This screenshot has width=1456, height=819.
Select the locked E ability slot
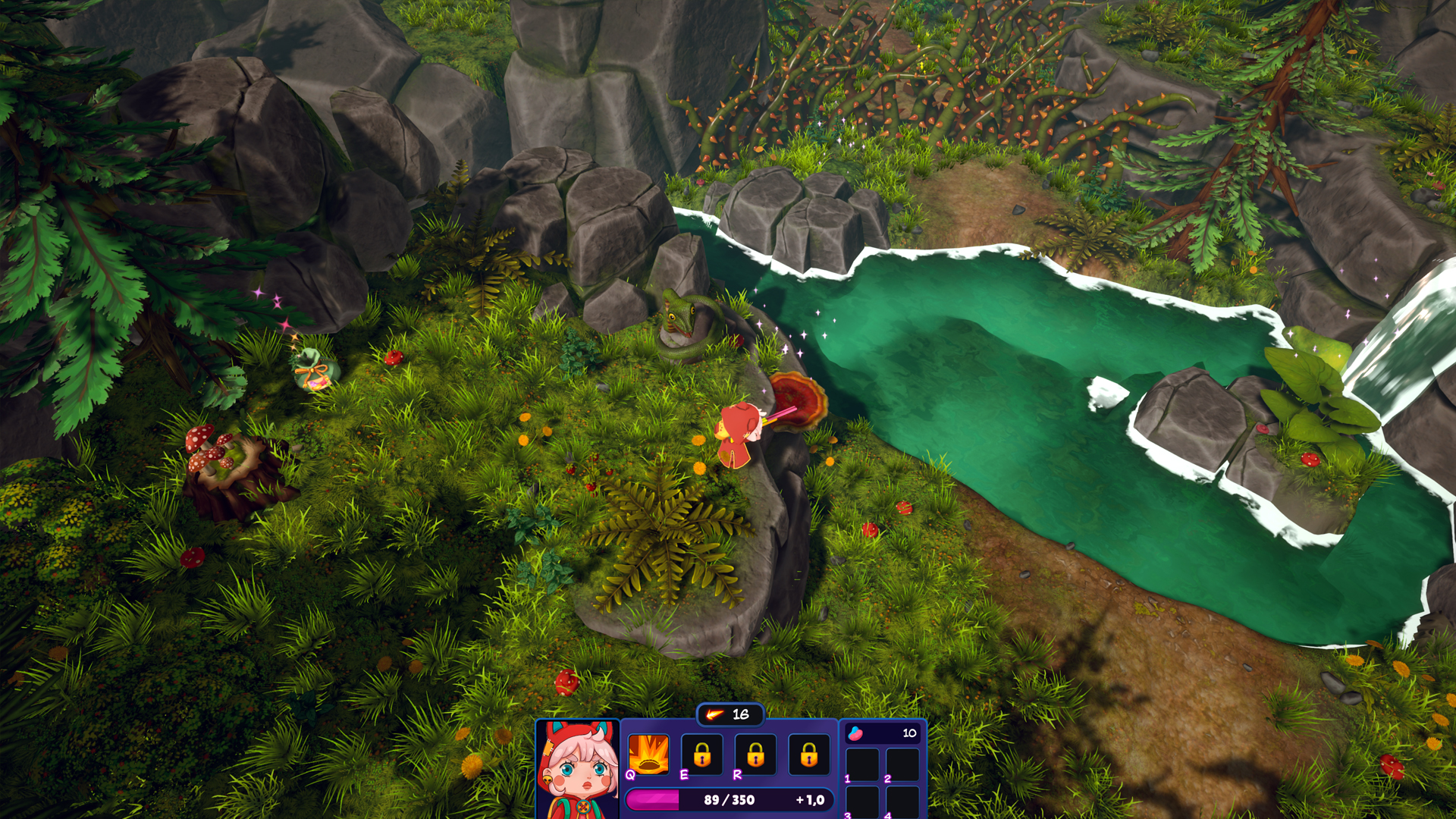point(702,754)
